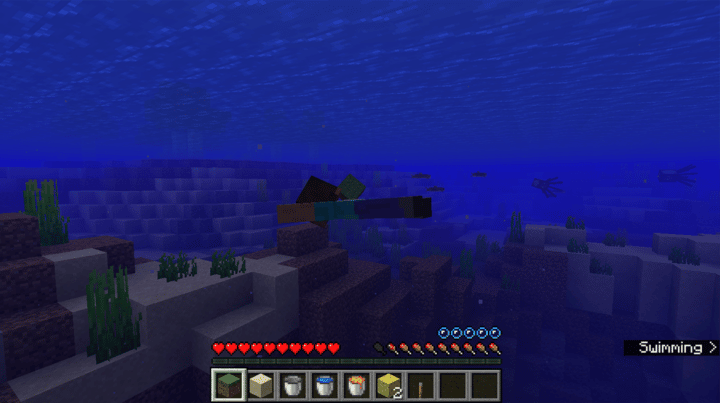Choose the stick item slot
Viewport: 720px width, 403px height.
click(421, 385)
